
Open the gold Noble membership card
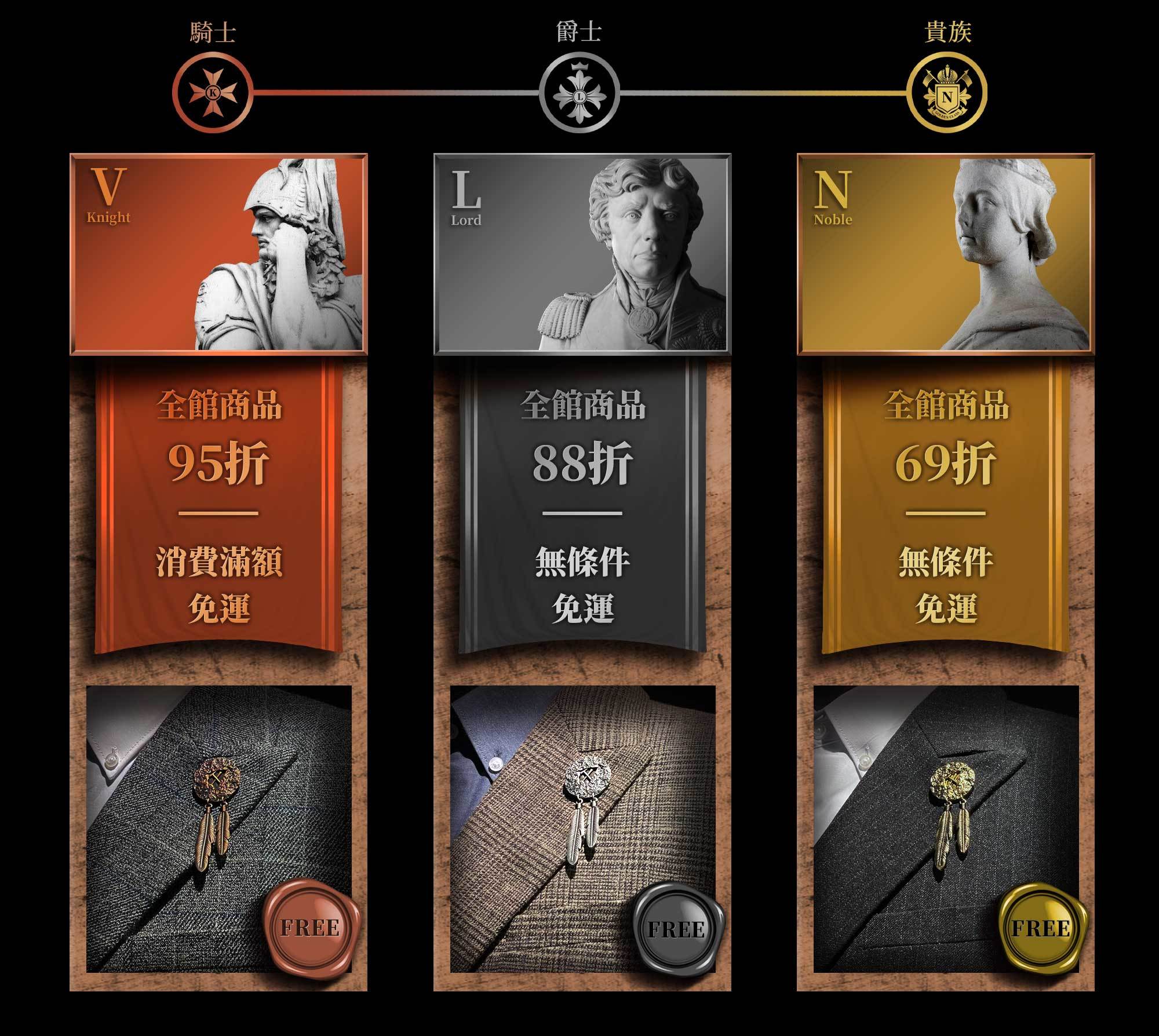pos(945,254)
